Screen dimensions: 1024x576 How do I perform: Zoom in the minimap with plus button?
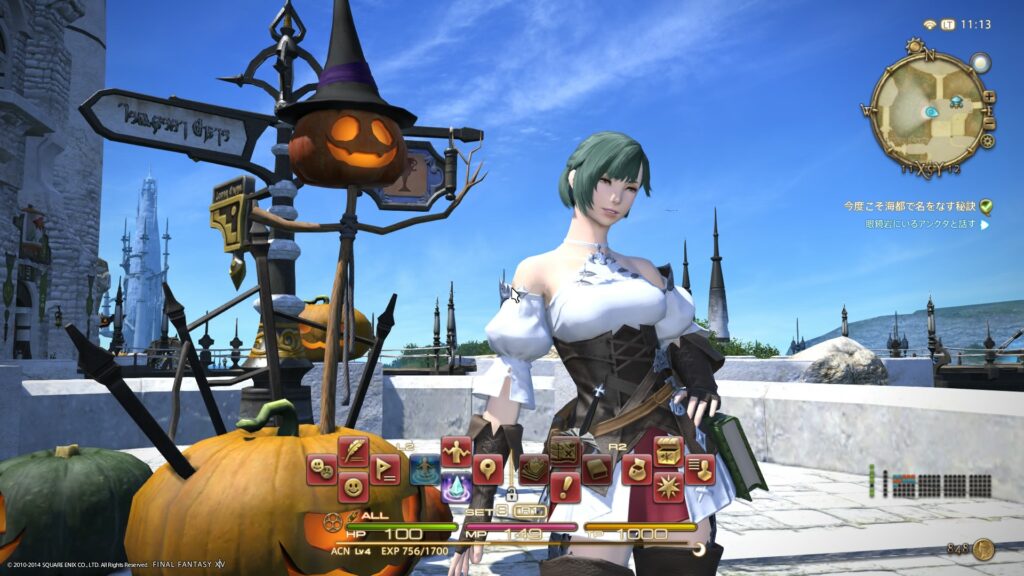click(x=989, y=97)
